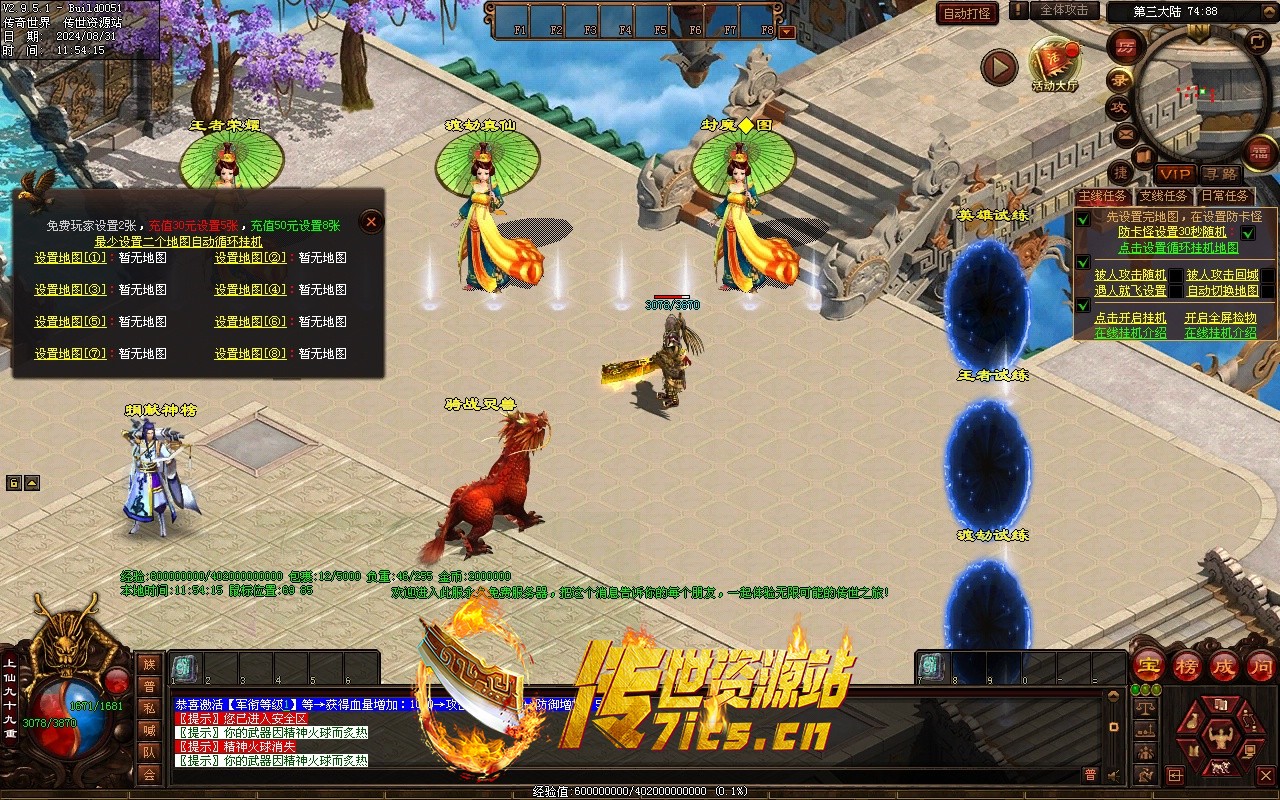Viewport: 1280px width, 800px height.
Task: Switch to the 主线任务 tab
Action: pyautogui.click(x=1103, y=197)
